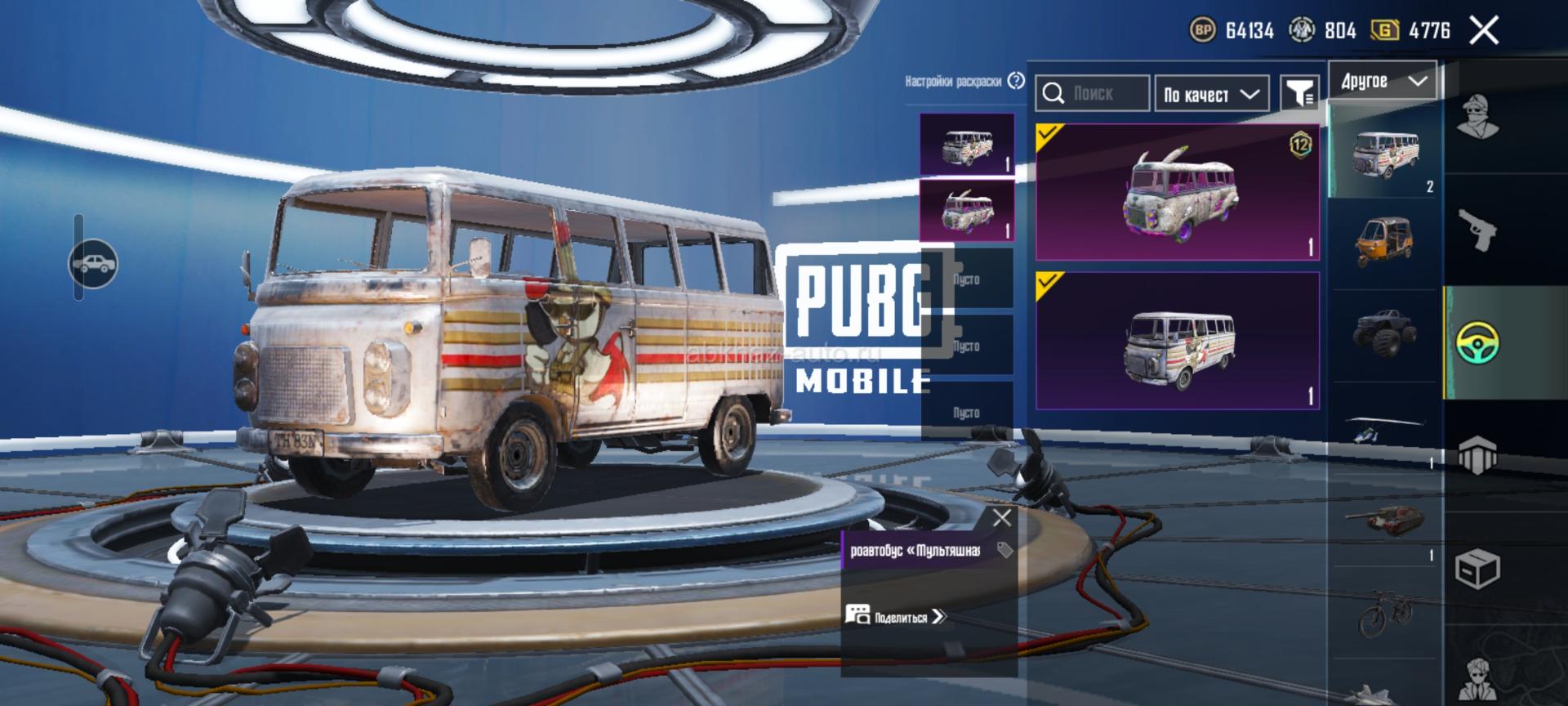Viewport: 1568px width, 706px height.
Task: Choose the bicycle vehicle type
Action: (x=1385, y=613)
